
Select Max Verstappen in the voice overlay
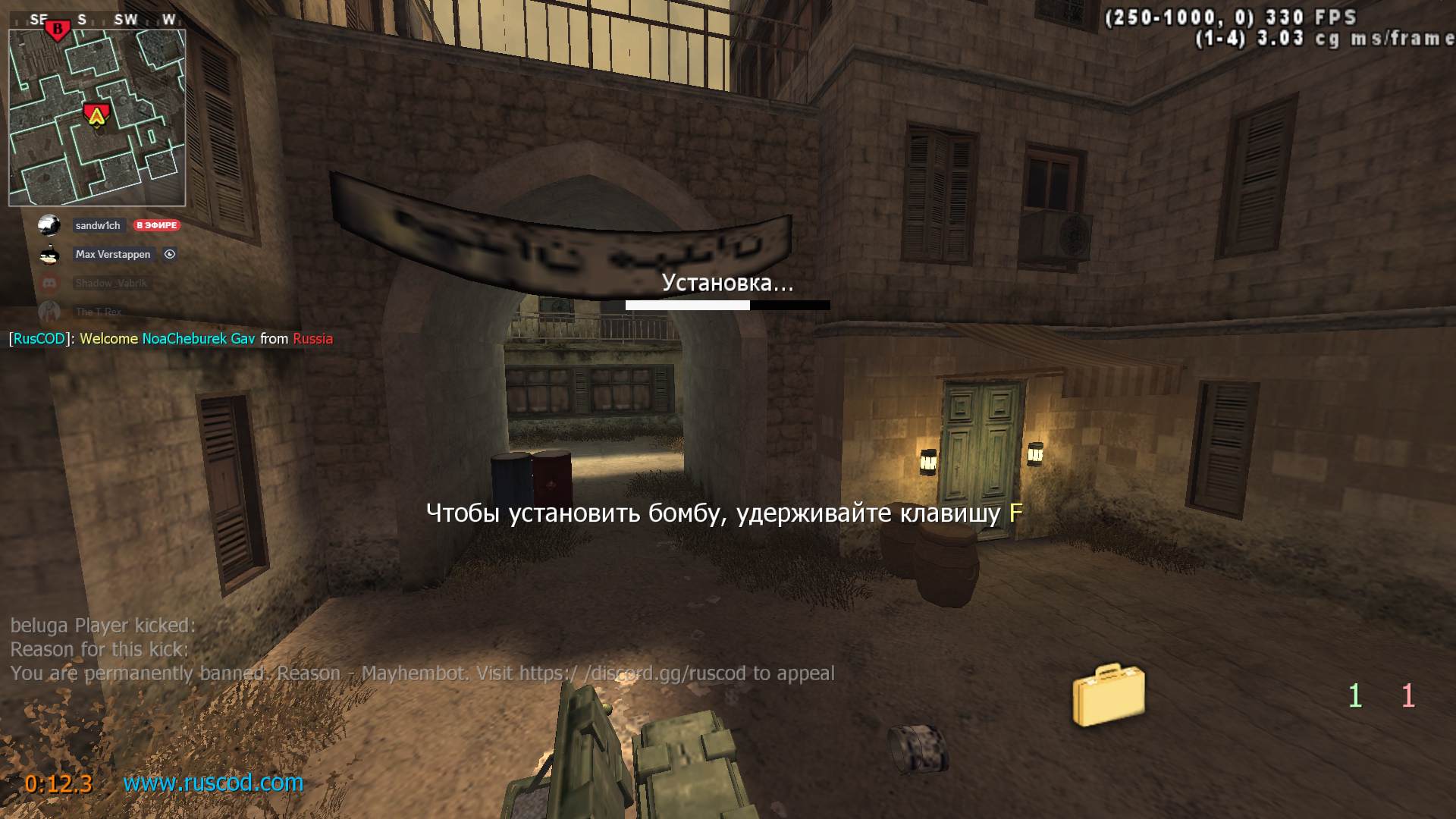[113, 254]
